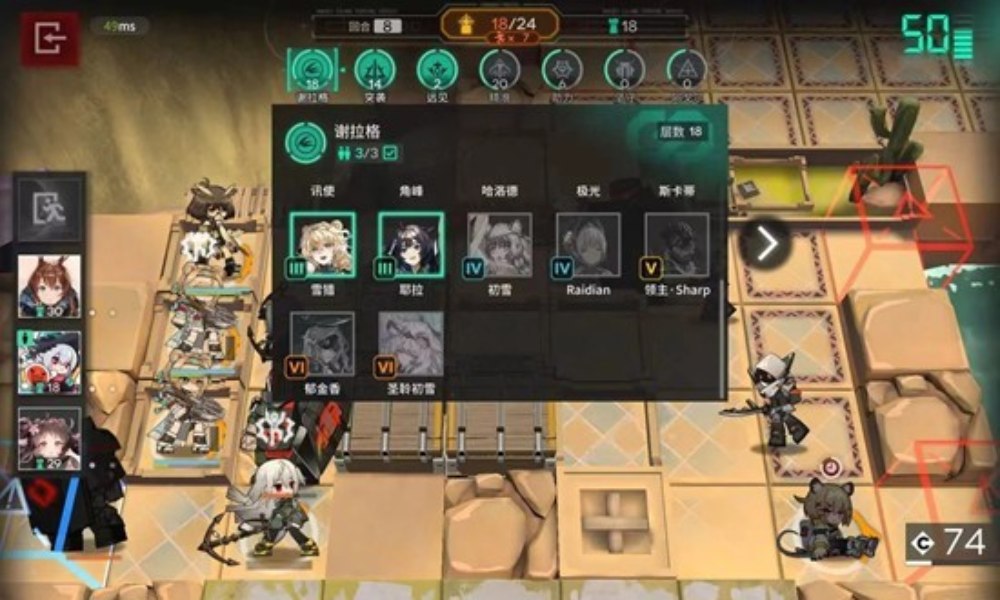This screenshot has height=600, width=1000.
Task: Click the retreat icon above the operator cards
Action: coord(49,209)
